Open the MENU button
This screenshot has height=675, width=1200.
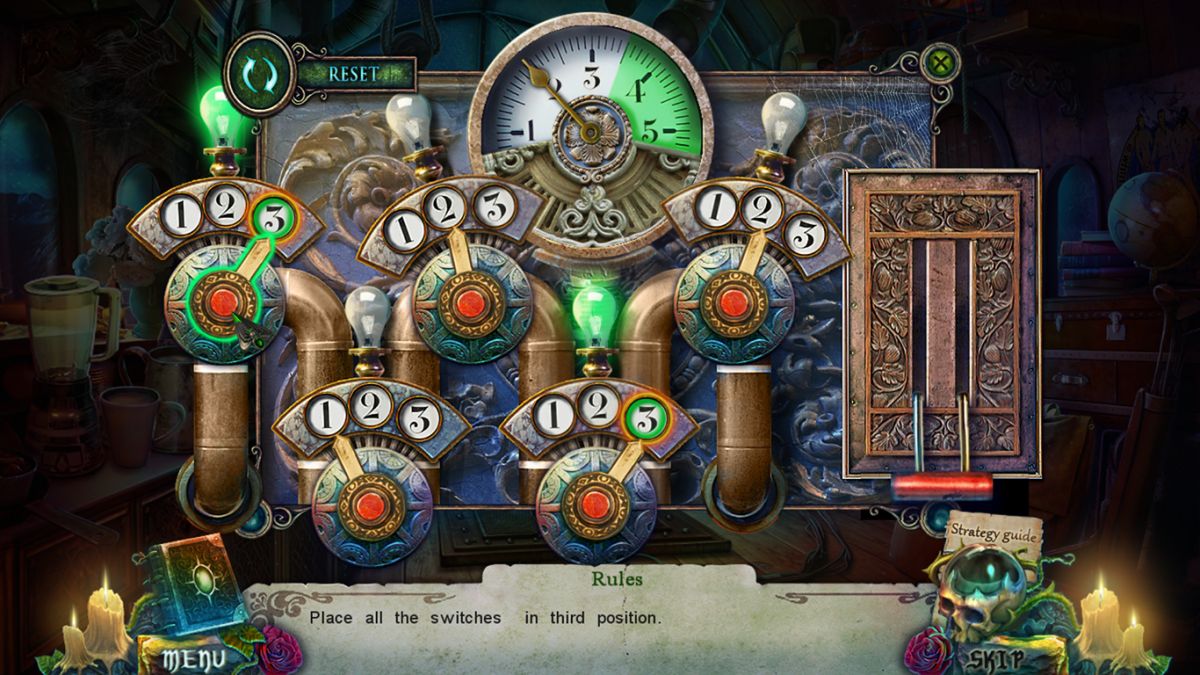click(187, 657)
